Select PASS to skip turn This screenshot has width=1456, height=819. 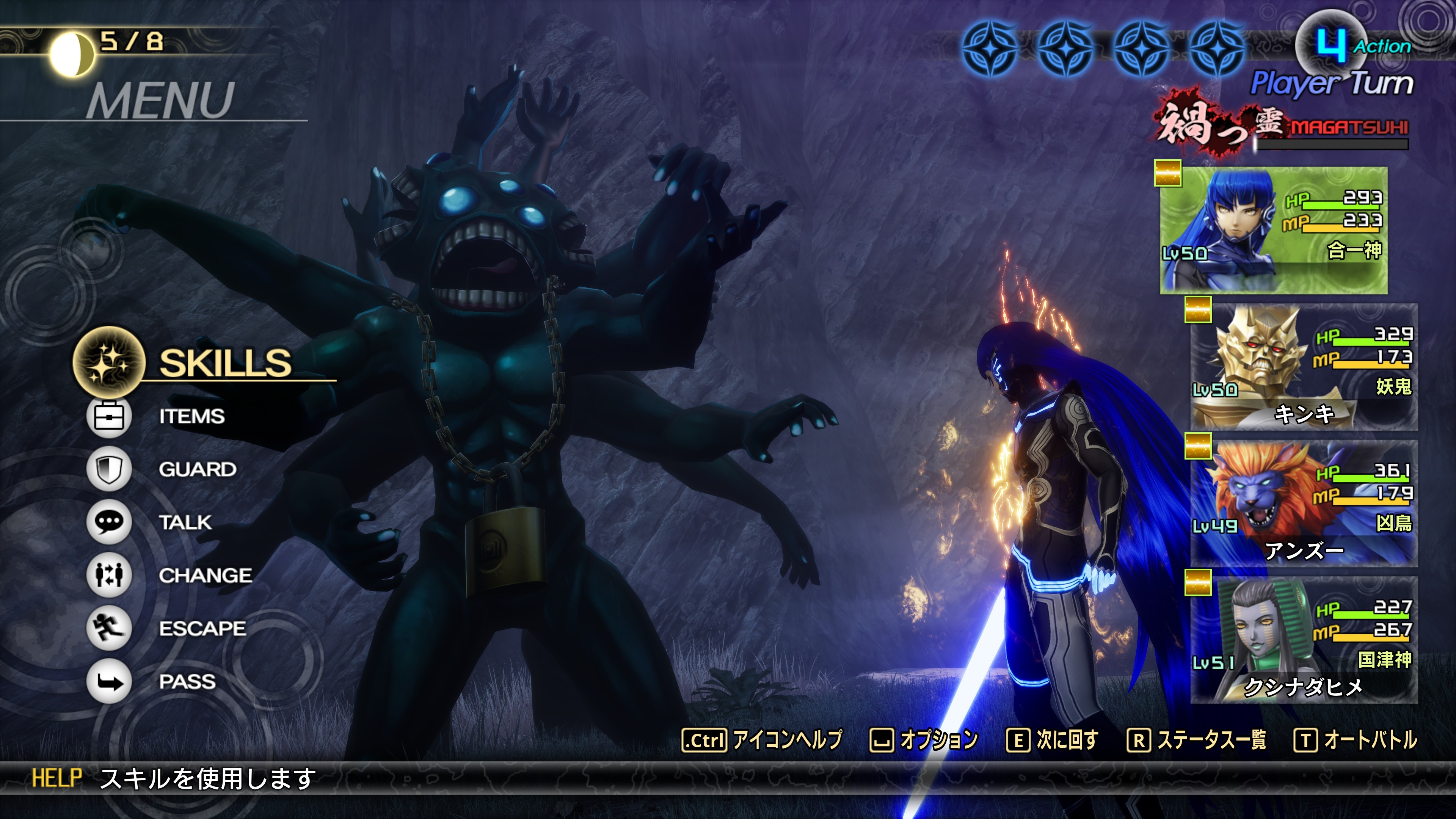point(187,682)
